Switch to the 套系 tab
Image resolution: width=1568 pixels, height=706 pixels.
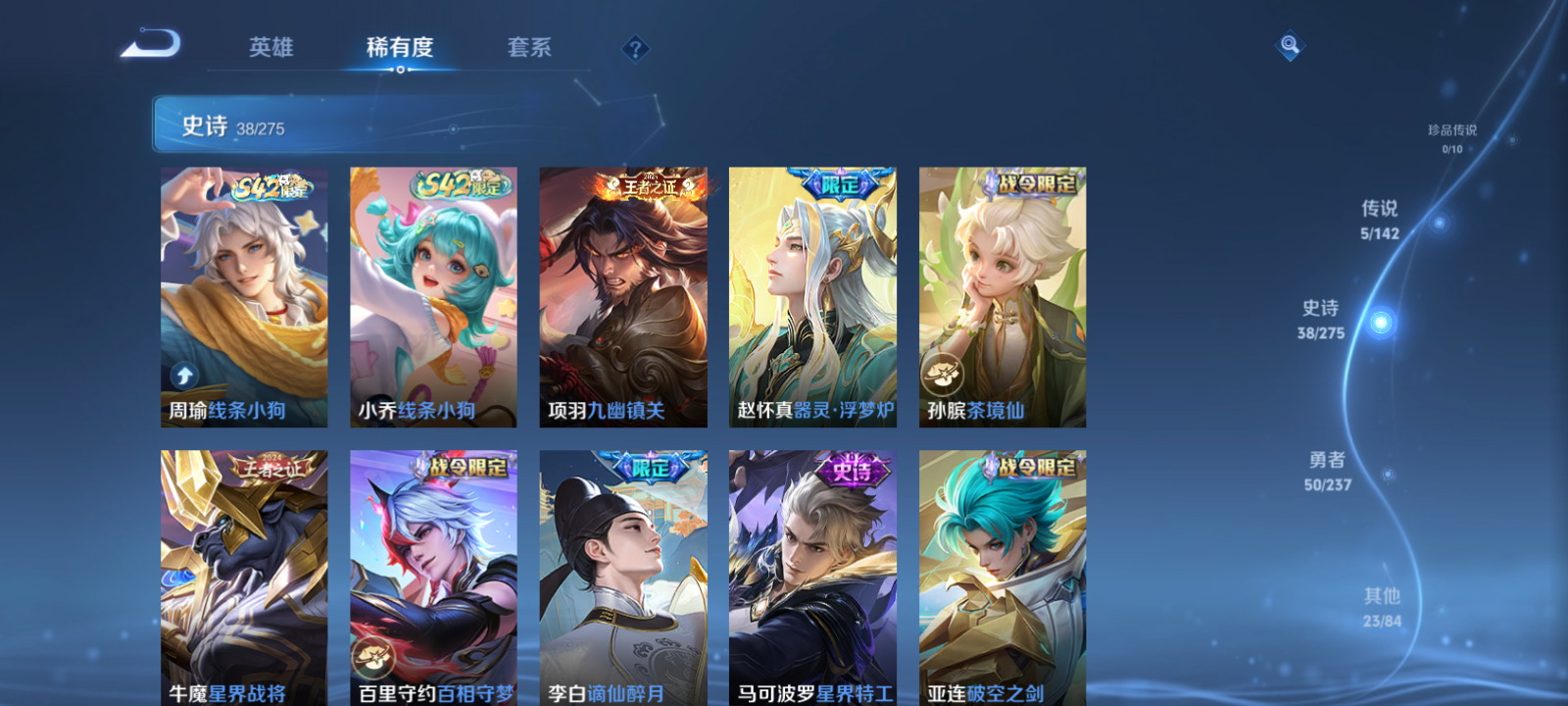529,46
